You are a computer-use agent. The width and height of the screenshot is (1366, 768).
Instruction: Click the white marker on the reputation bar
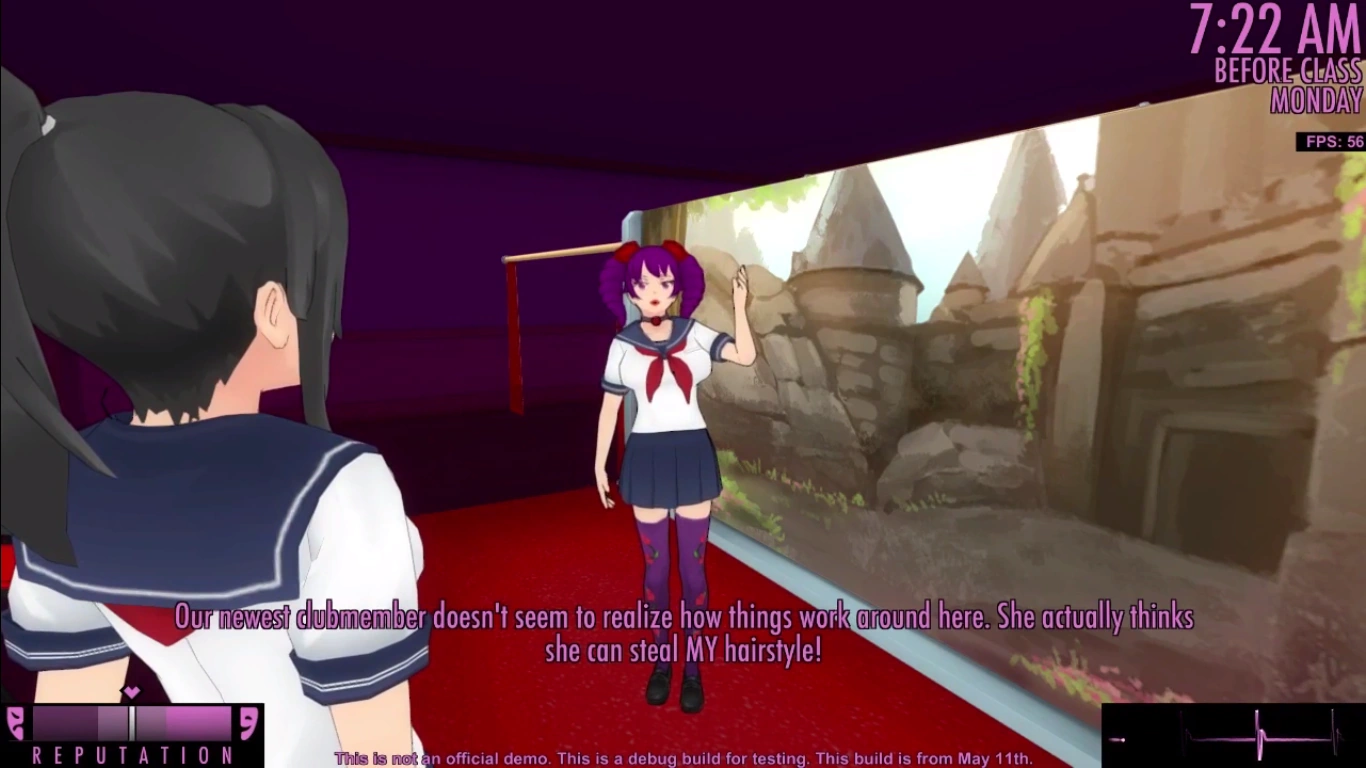(133, 722)
